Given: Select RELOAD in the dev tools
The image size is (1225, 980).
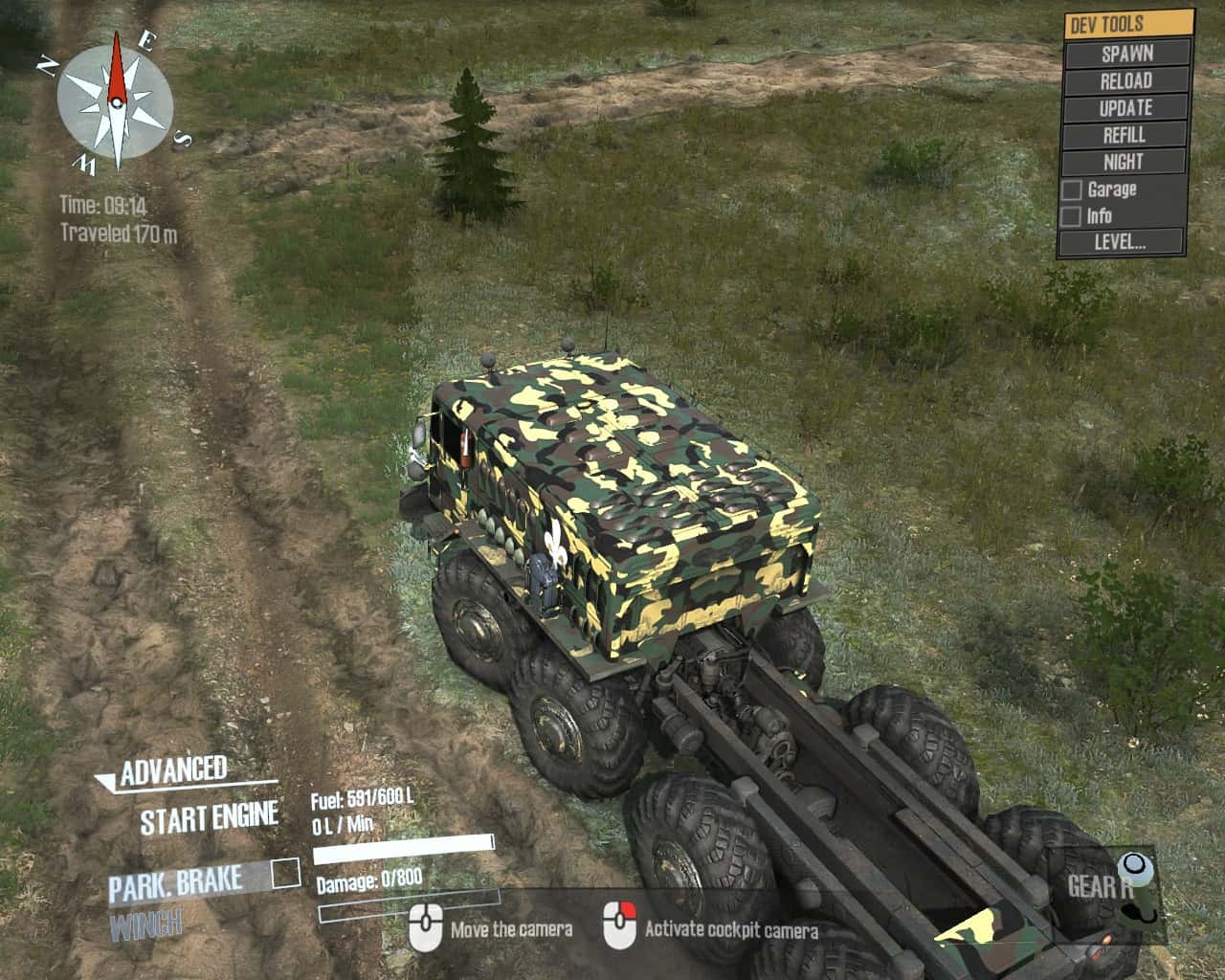Looking at the screenshot, I should [x=1126, y=81].
